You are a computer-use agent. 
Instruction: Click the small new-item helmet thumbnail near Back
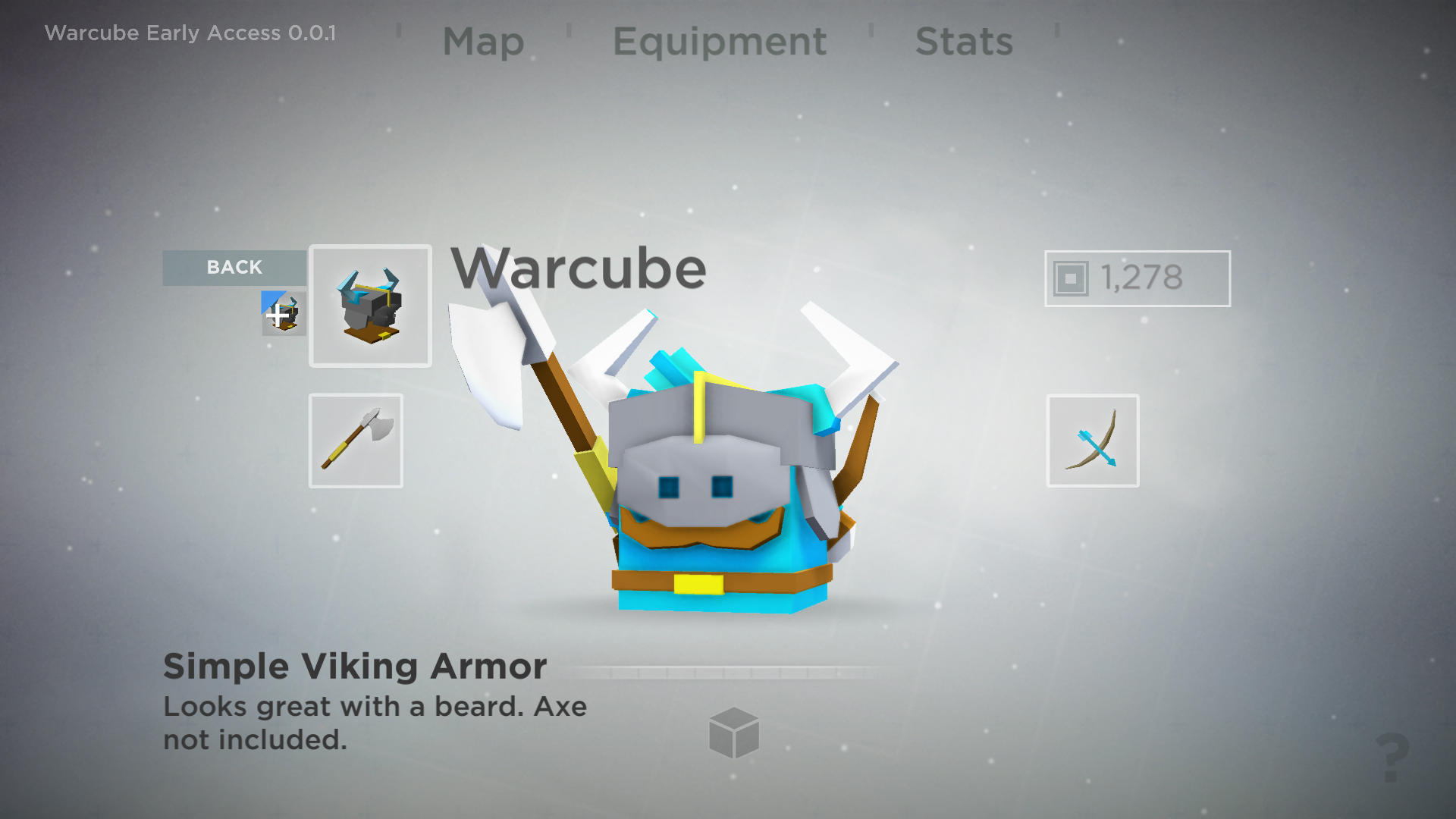click(x=284, y=312)
